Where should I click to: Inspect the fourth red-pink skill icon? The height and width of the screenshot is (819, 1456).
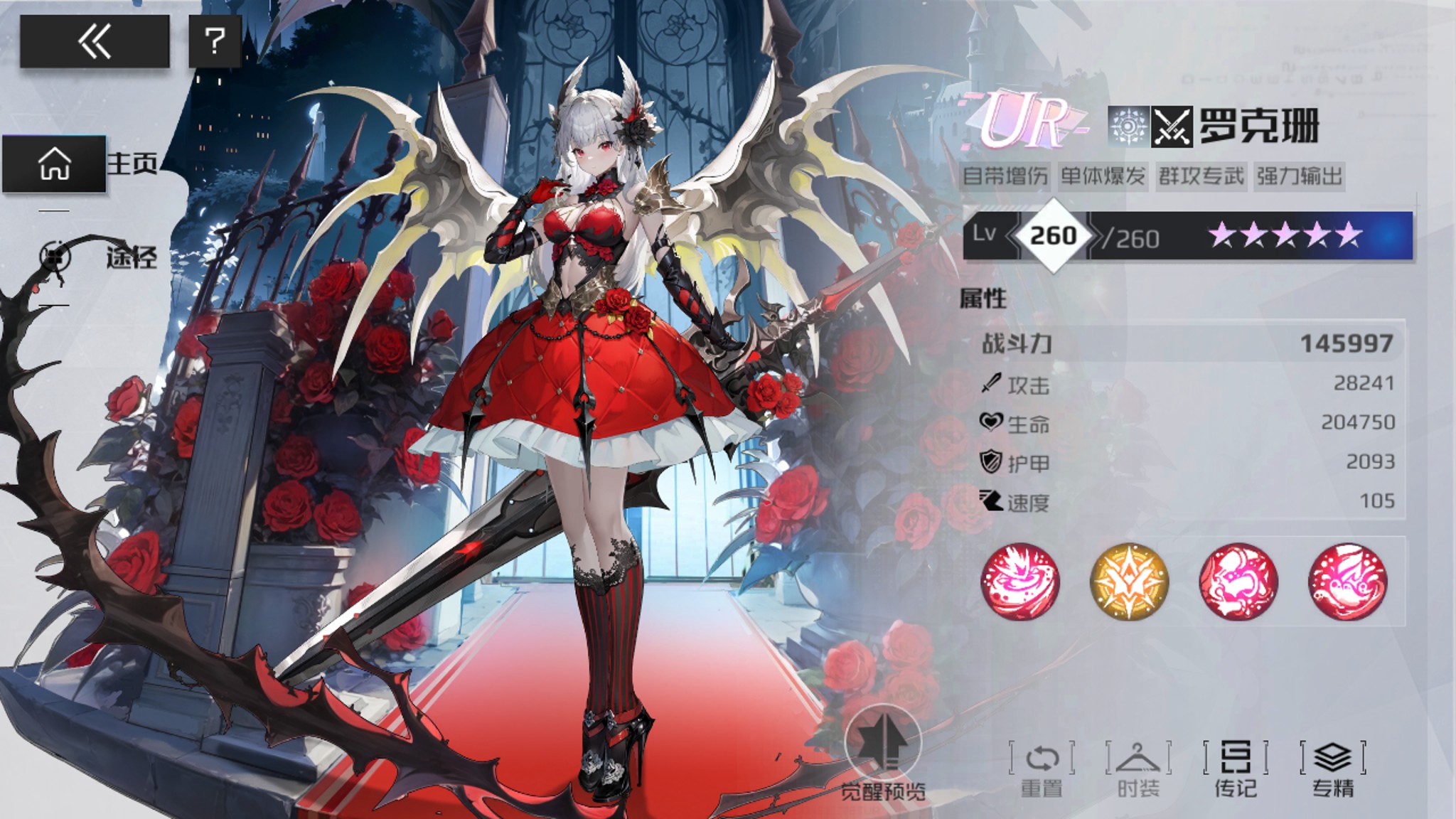tap(1347, 580)
